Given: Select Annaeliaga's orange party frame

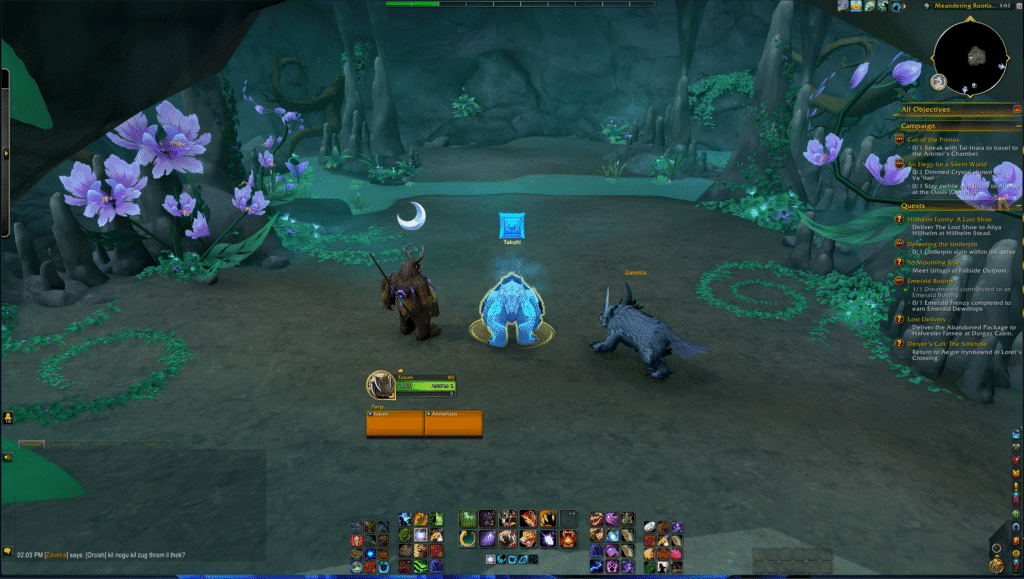Looking at the screenshot, I should click(453, 423).
